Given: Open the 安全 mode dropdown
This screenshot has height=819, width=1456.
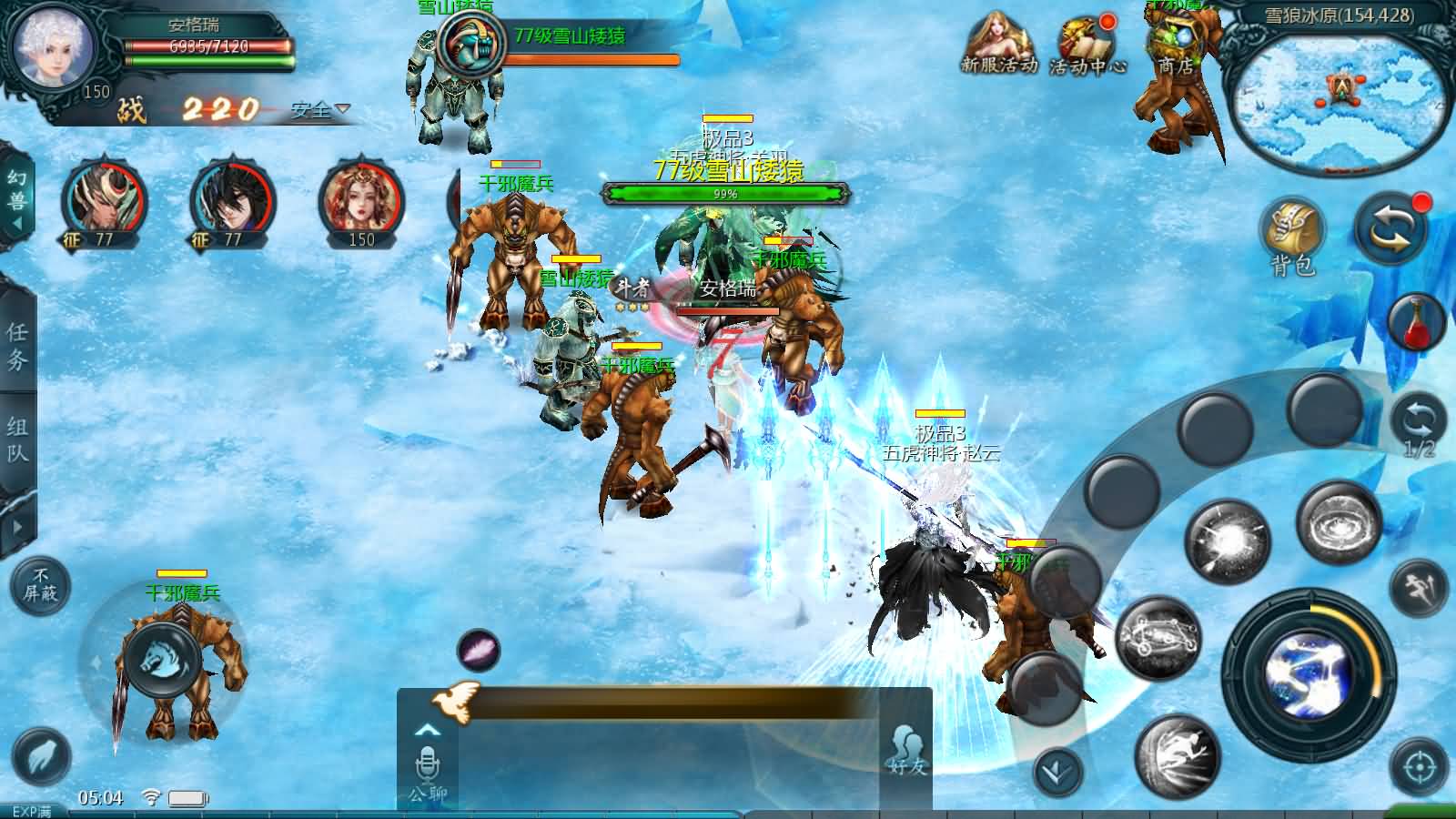Looking at the screenshot, I should [x=320, y=110].
